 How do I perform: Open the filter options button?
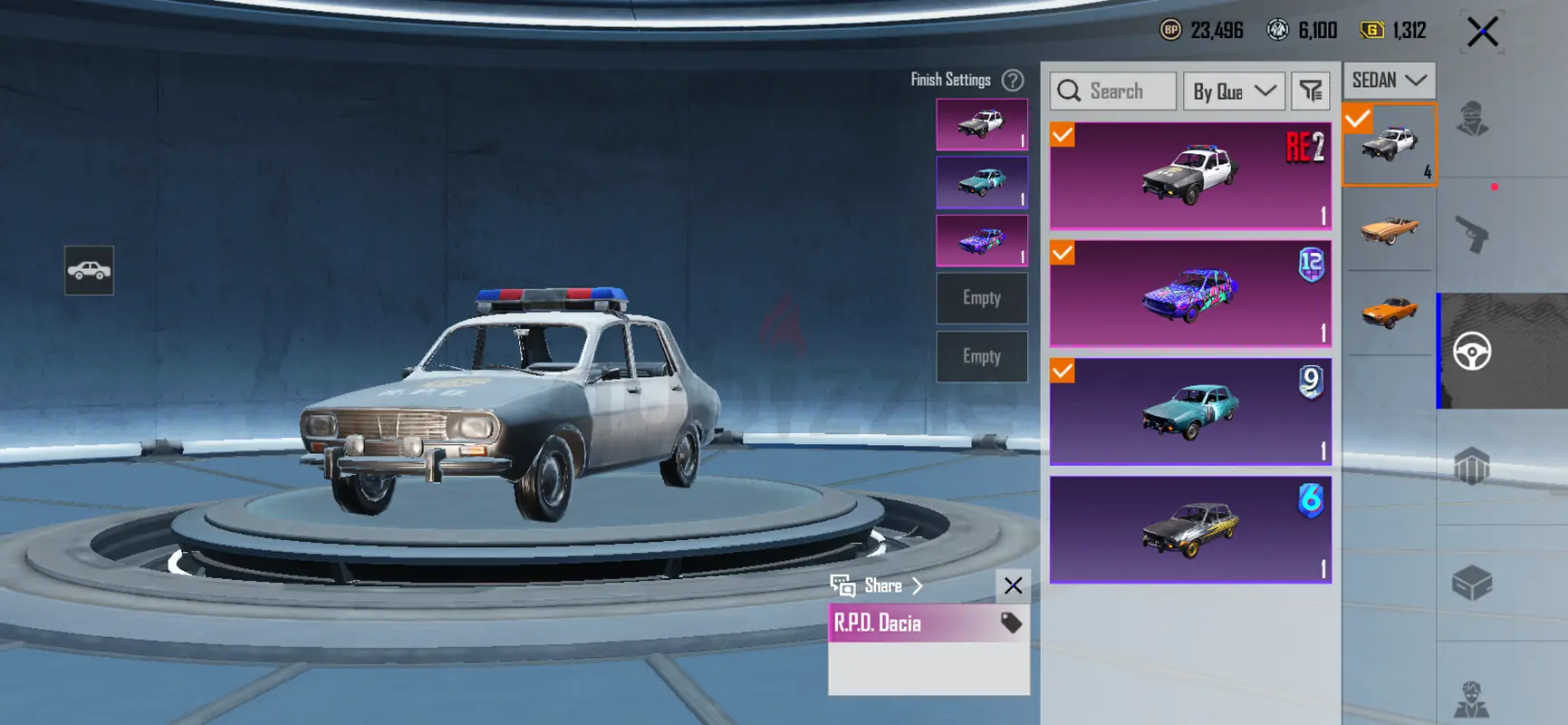1311,92
